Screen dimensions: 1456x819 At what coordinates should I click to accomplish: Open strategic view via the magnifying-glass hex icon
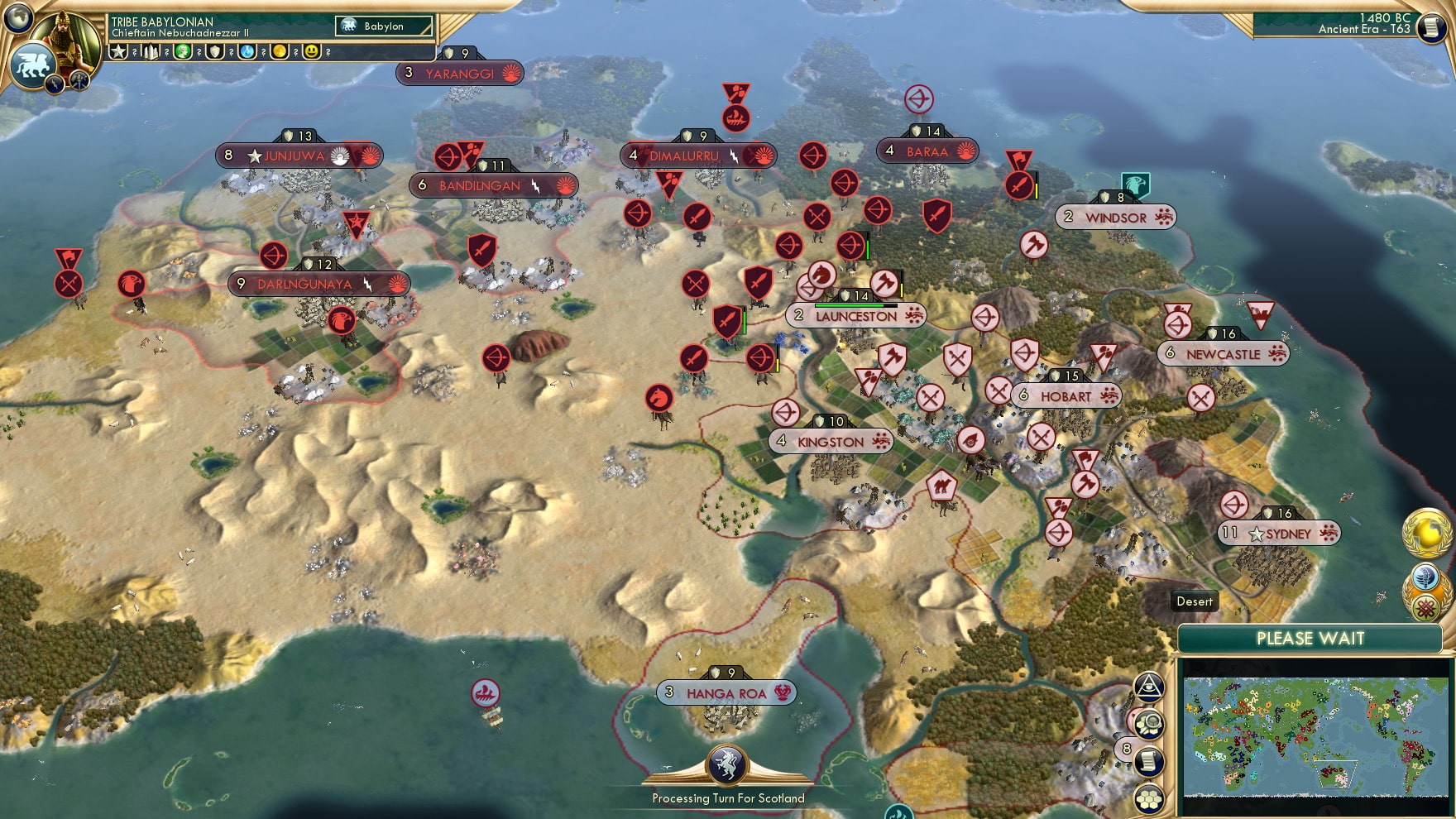(x=1150, y=725)
